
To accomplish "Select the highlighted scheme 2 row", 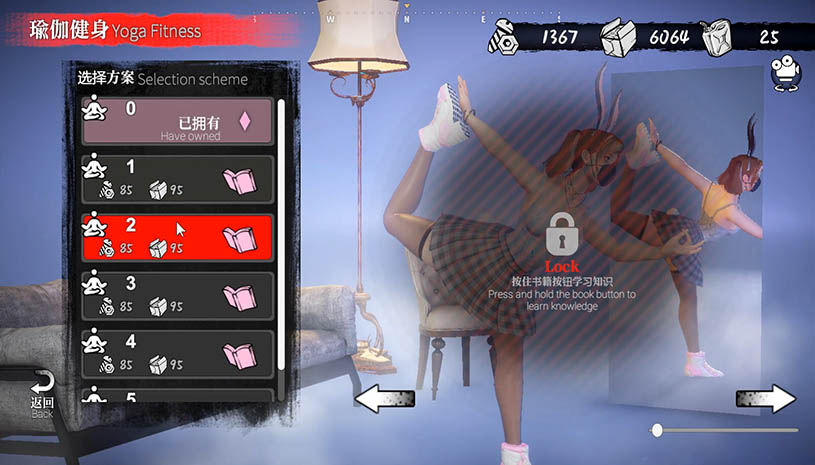I will tap(150, 237).
